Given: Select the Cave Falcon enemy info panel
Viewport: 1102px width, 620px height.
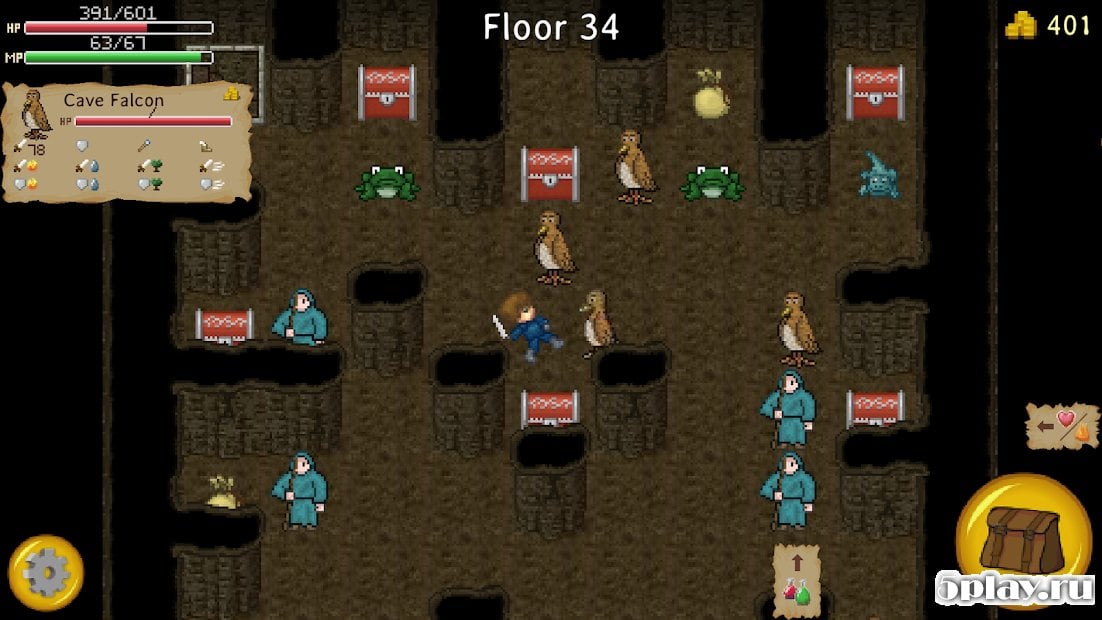Looking at the screenshot, I should (126, 142).
